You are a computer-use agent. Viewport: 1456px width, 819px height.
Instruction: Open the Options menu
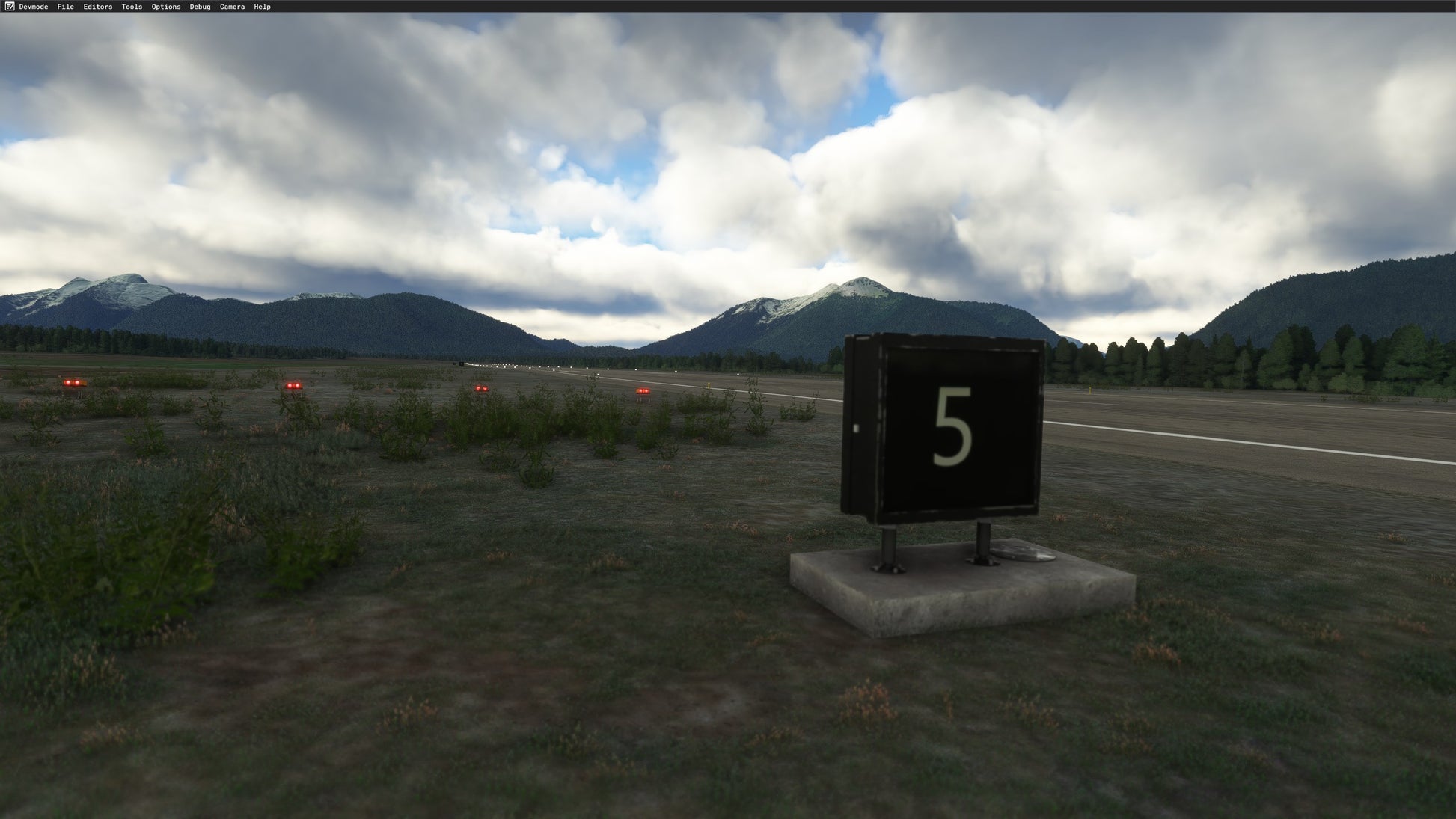click(x=166, y=7)
